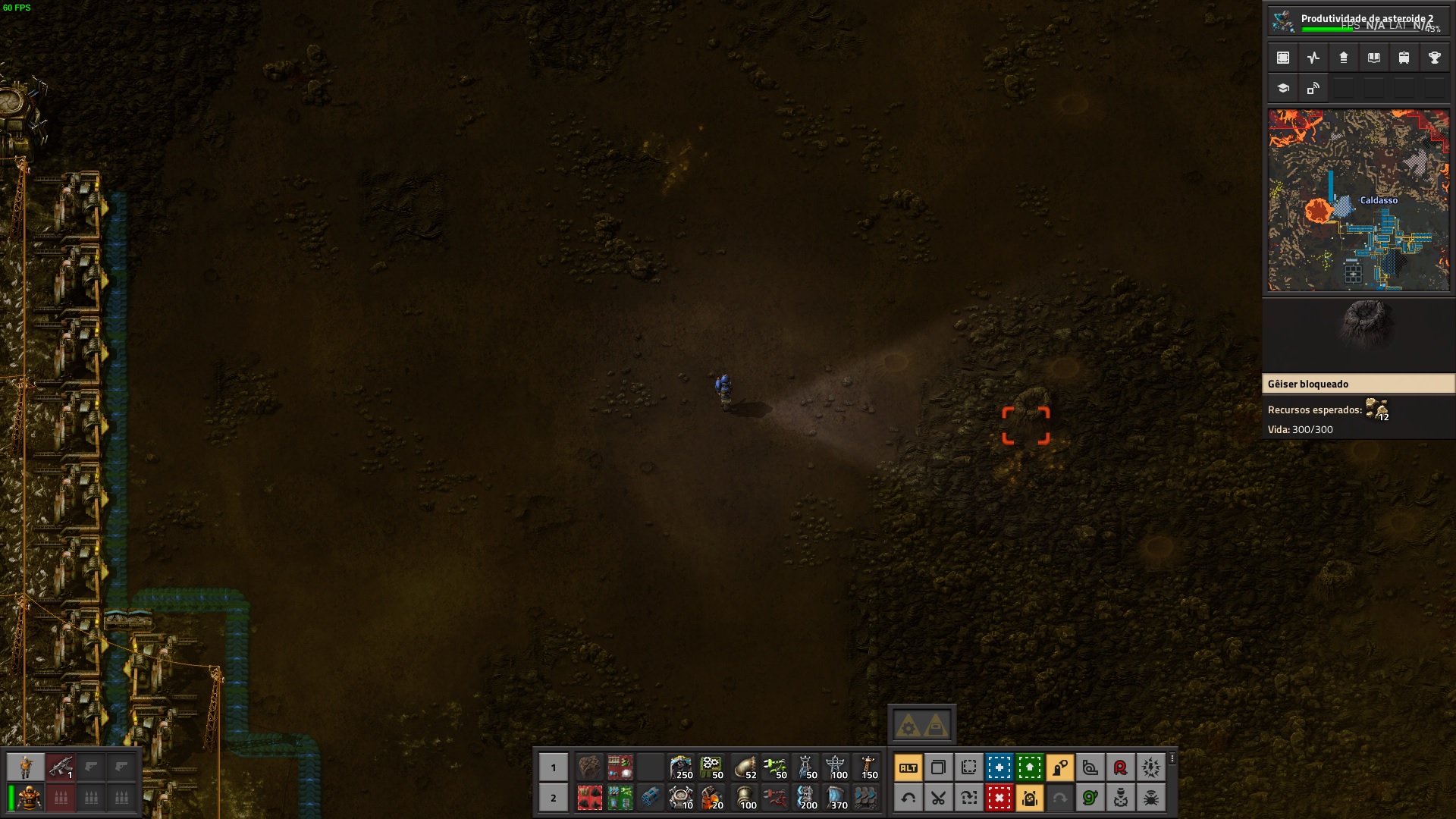Screen dimensions: 1456x819
Task: Click the undo arrow shortcut
Action: click(908, 798)
